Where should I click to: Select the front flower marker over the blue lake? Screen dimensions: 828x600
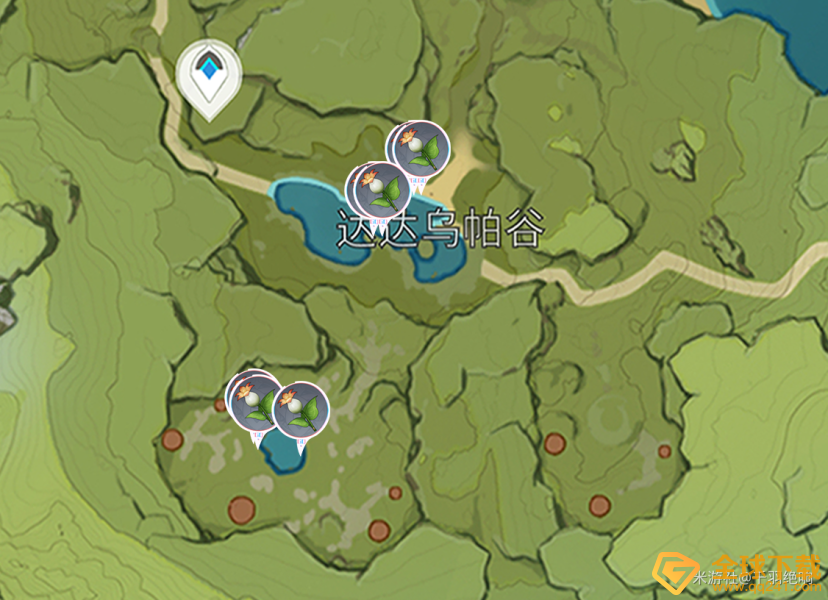[x=381, y=189]
